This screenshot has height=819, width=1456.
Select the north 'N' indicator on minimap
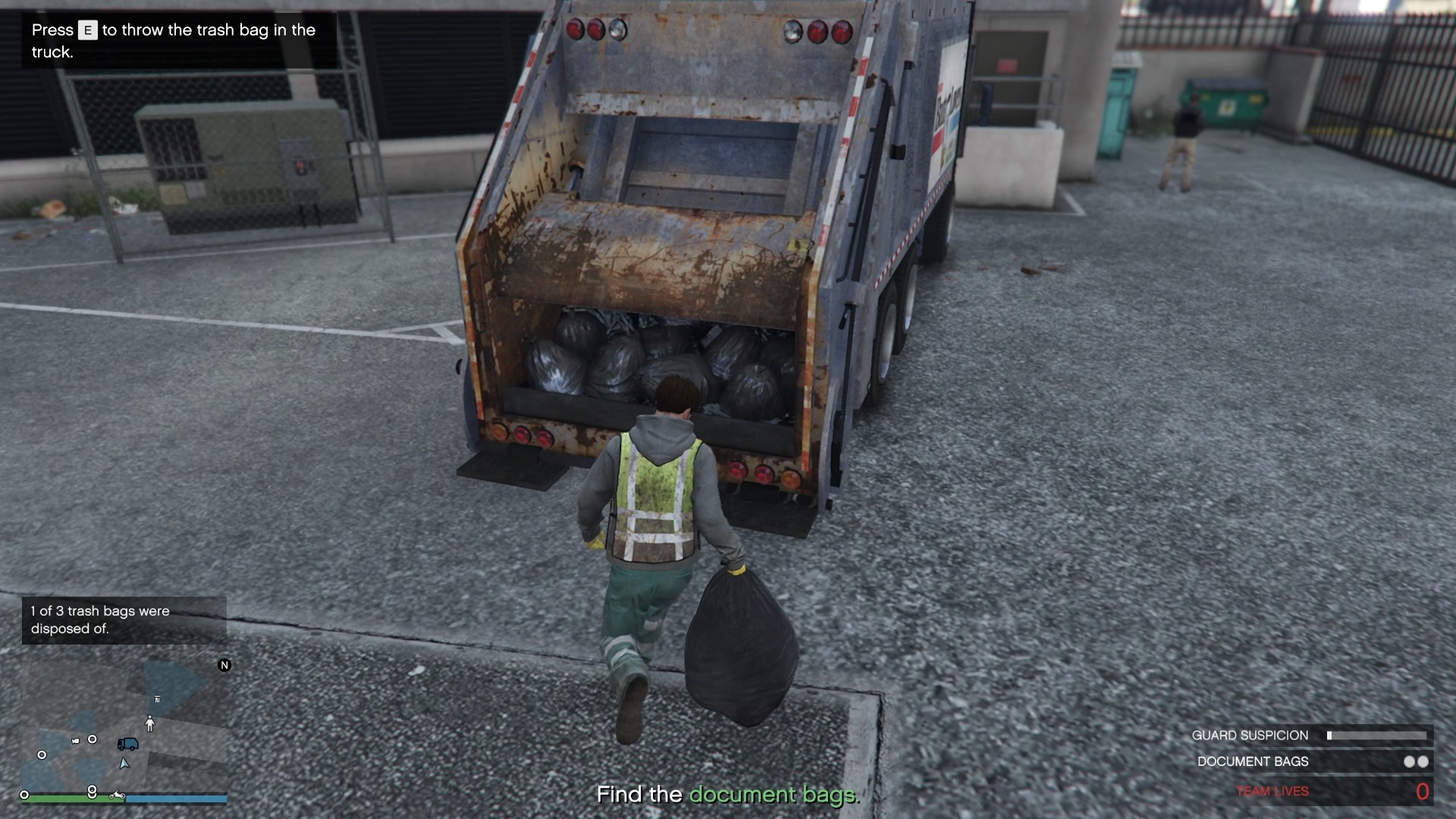[x=224, y=665]
